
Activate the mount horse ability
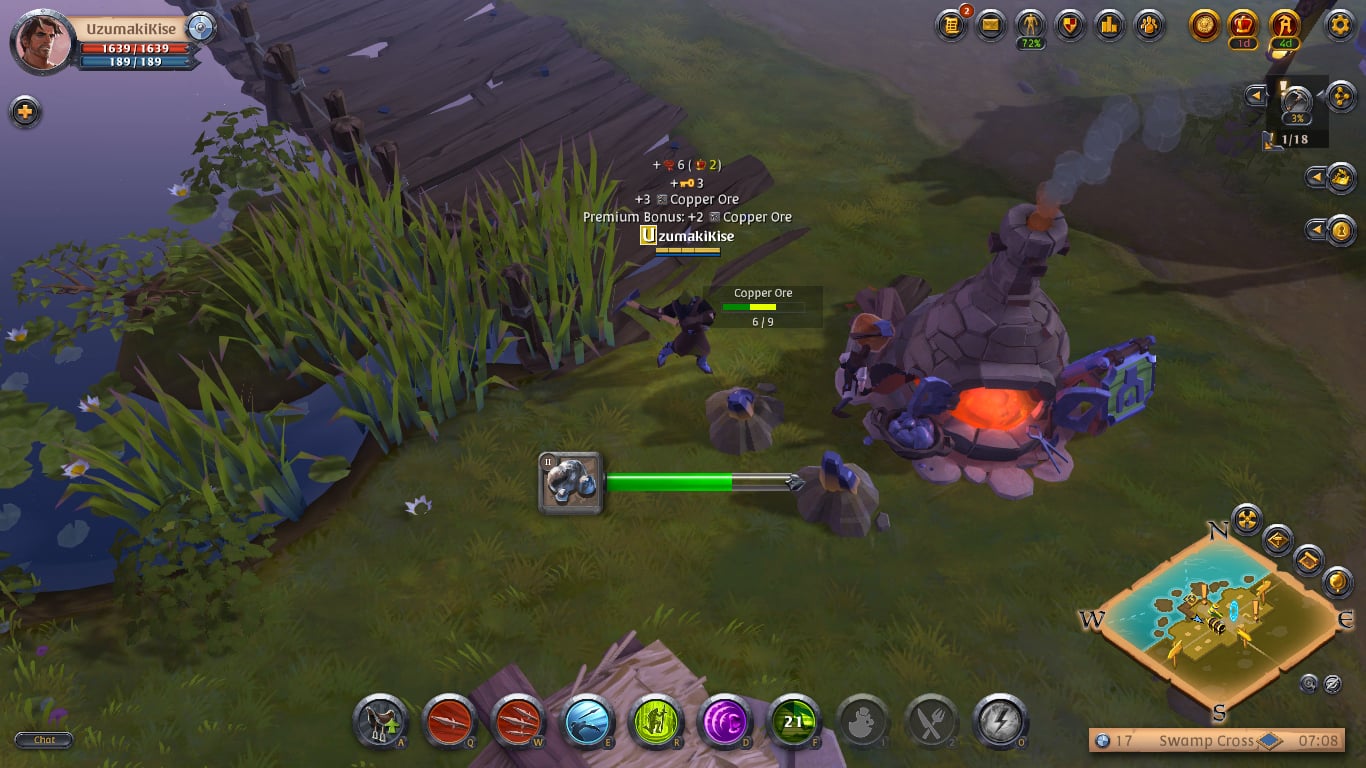(x=381, y=722)
